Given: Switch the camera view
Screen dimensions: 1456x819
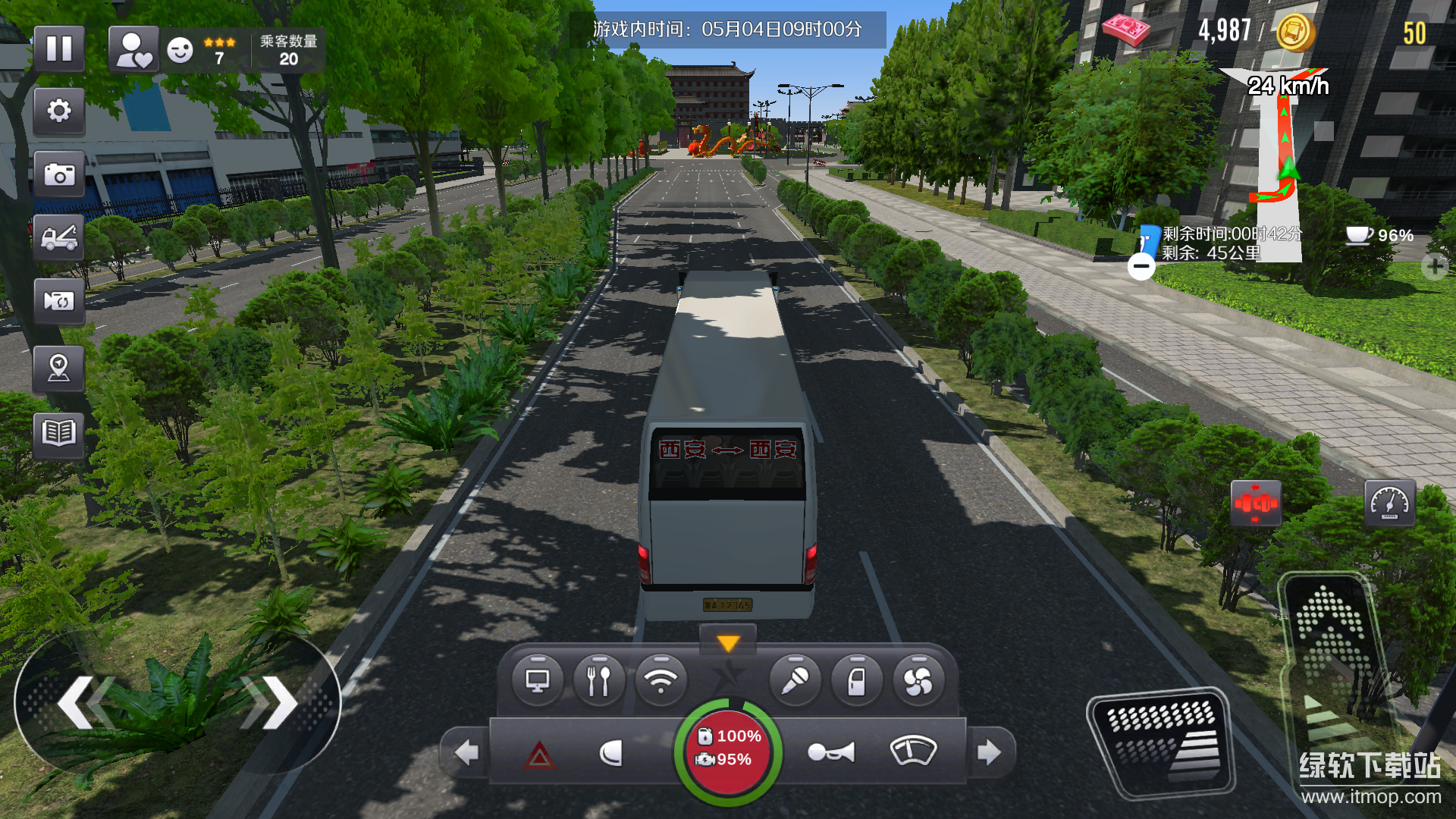Looking at the screenshot, I should (59, 301).
